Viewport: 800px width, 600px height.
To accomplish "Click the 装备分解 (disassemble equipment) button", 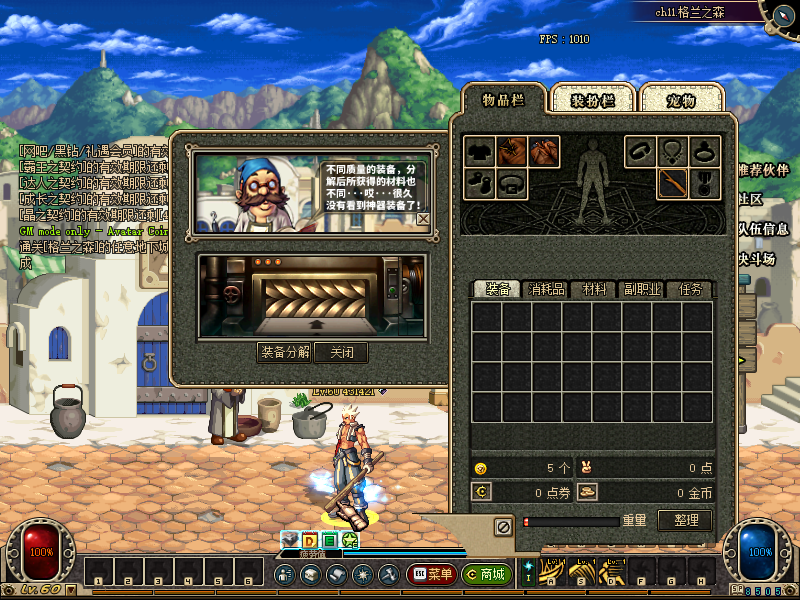I will tap(284, 352).
